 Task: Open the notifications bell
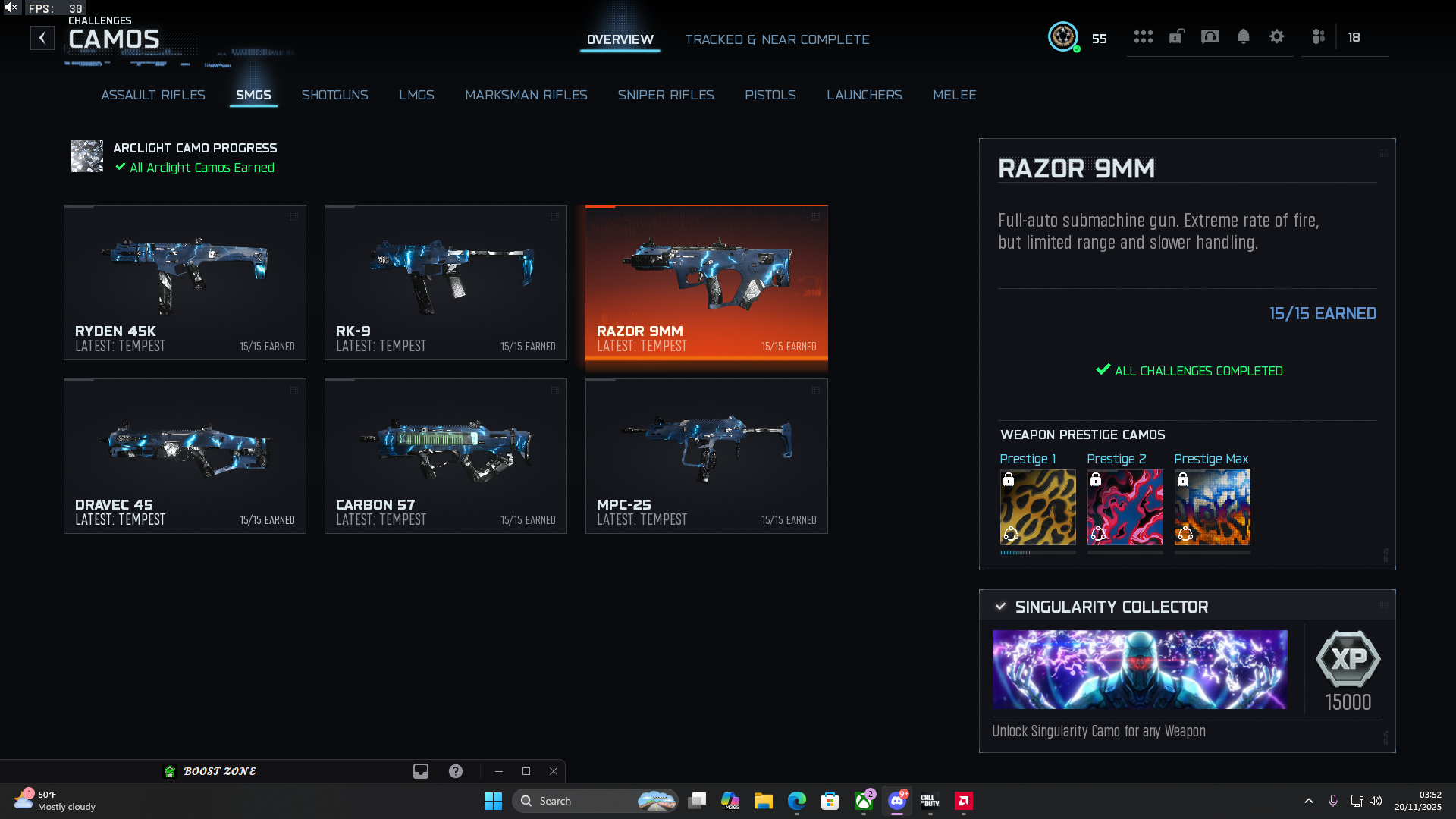(x=1244, y=36)
